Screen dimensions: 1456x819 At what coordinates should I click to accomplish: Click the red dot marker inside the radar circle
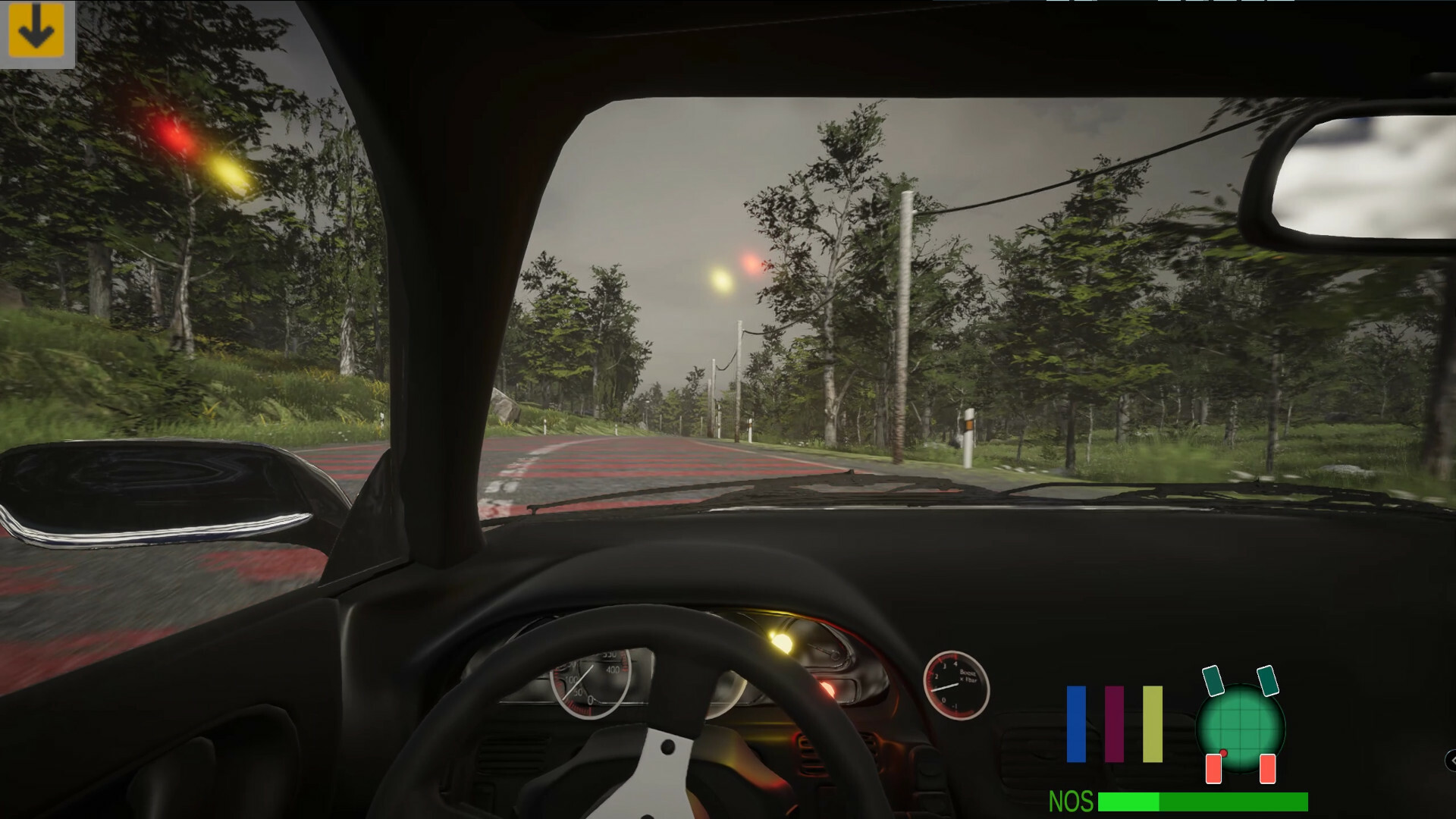pos(1223,753)
